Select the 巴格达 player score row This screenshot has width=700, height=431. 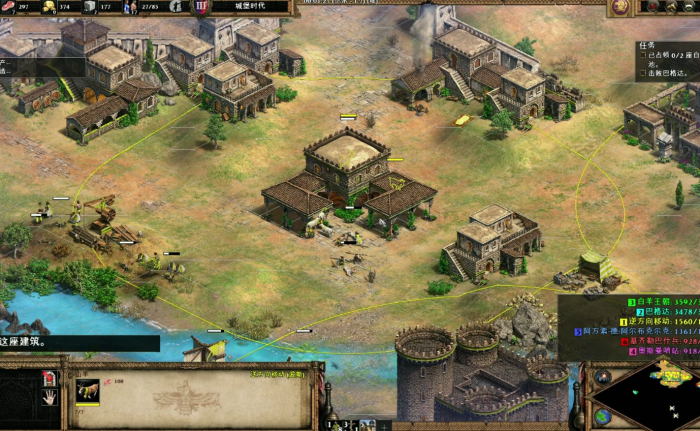tap(664, 311)
